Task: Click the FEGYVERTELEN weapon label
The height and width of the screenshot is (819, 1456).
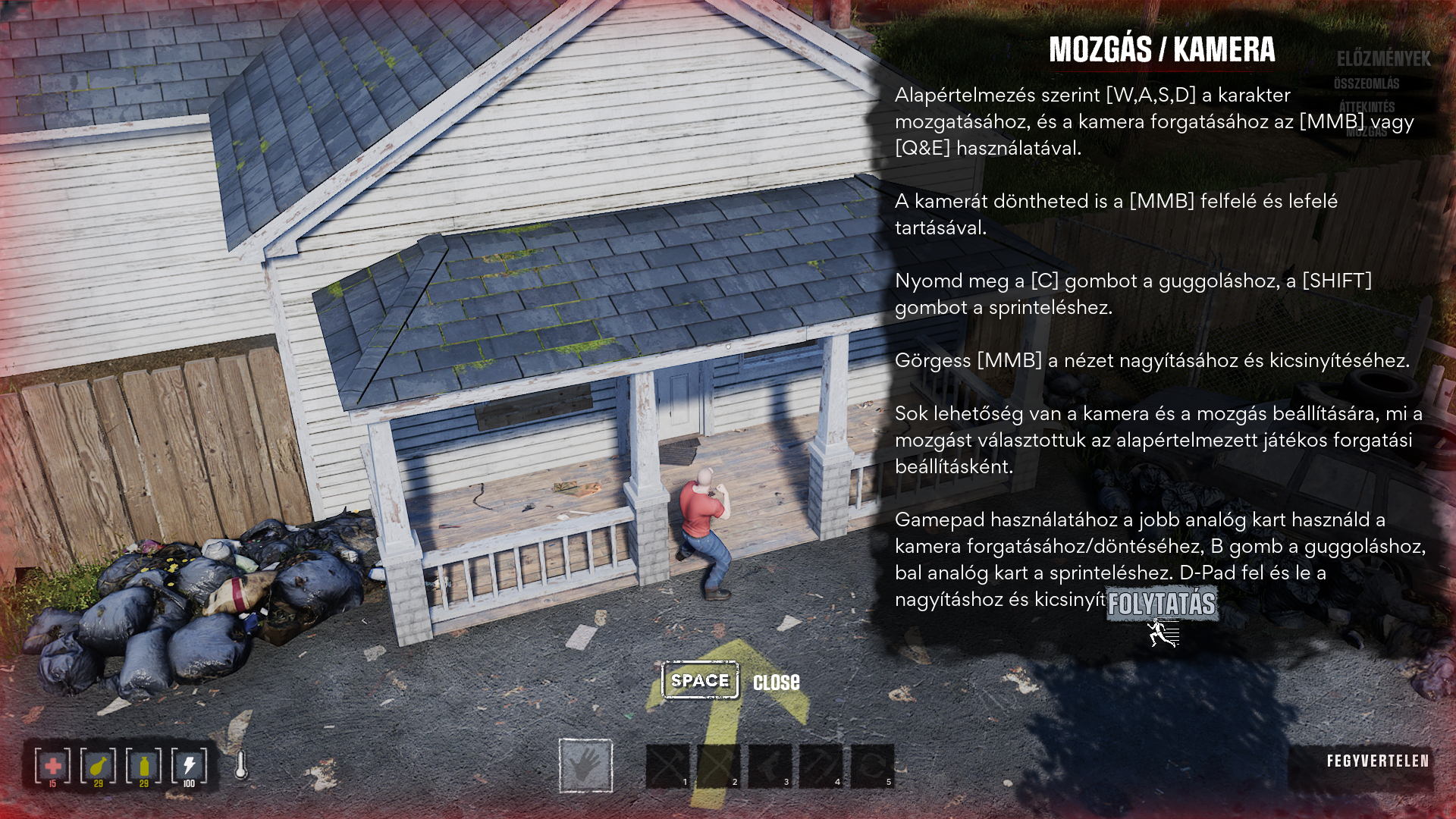Action: coord(1377,761)
